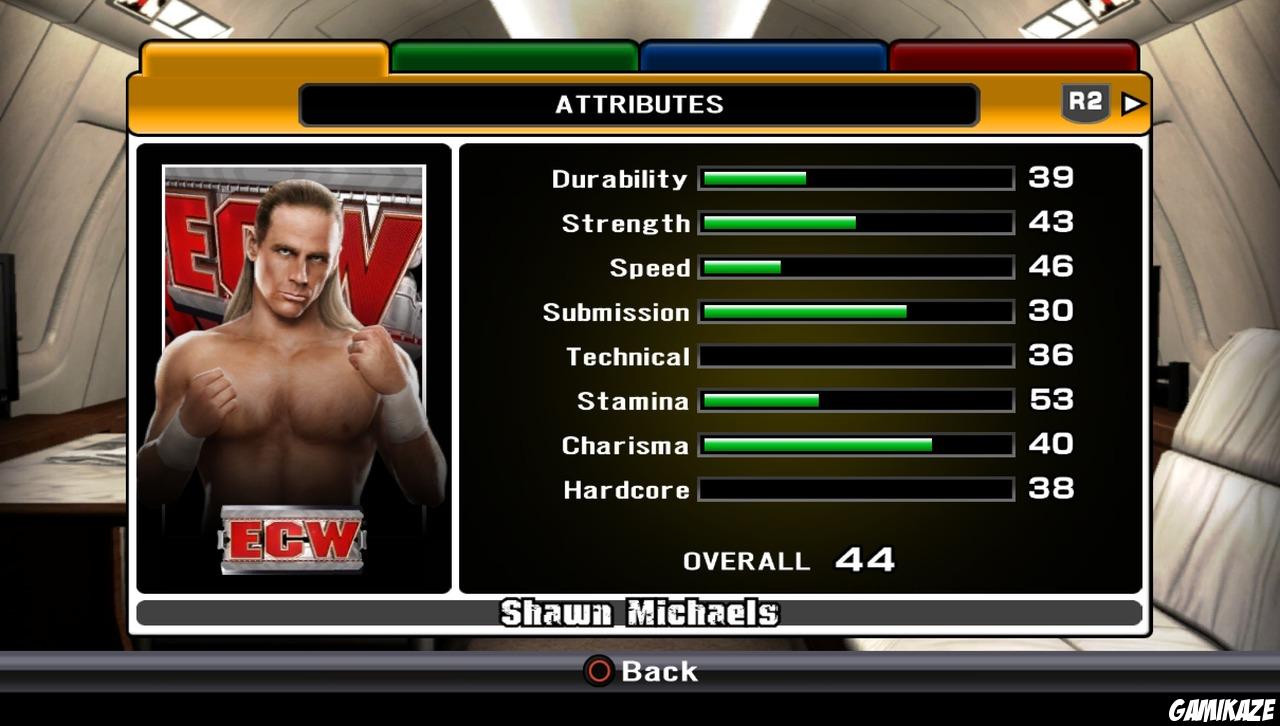Click the Durability bar icon
Screen dimensions: 1280x726
(x=855, y=177)
